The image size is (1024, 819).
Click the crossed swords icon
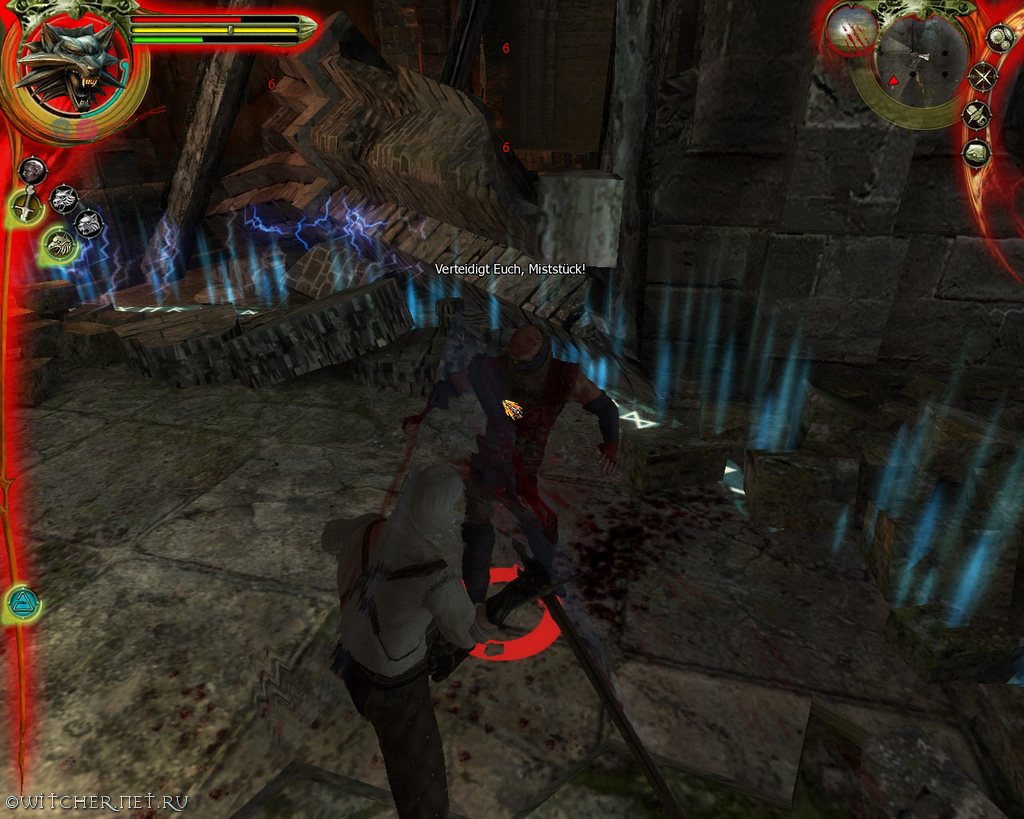coord(984,75)
